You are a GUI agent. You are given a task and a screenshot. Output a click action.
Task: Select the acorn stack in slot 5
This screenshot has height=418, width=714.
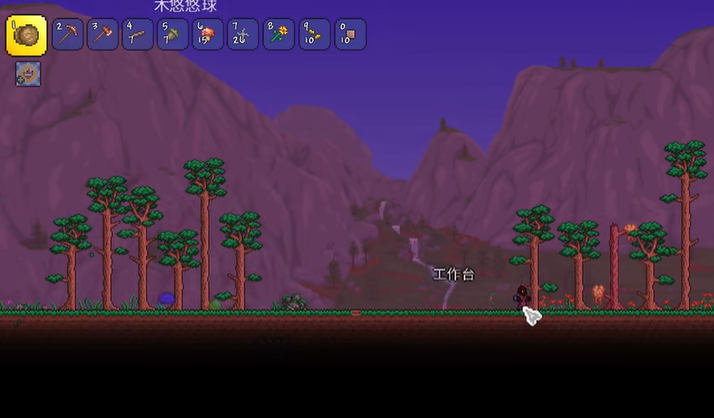coord(173,34)
